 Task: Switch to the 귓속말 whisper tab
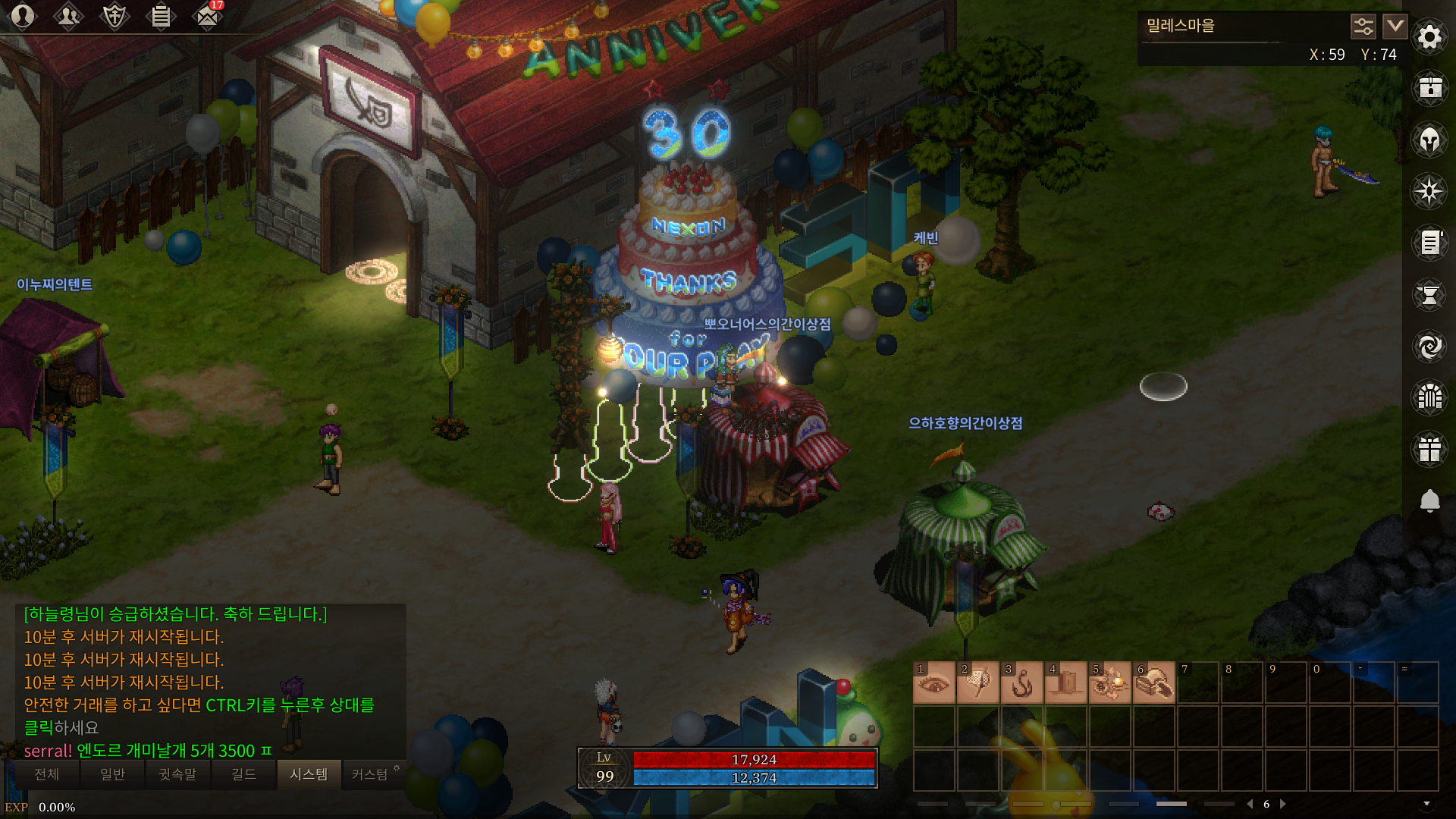click(177, 774)
